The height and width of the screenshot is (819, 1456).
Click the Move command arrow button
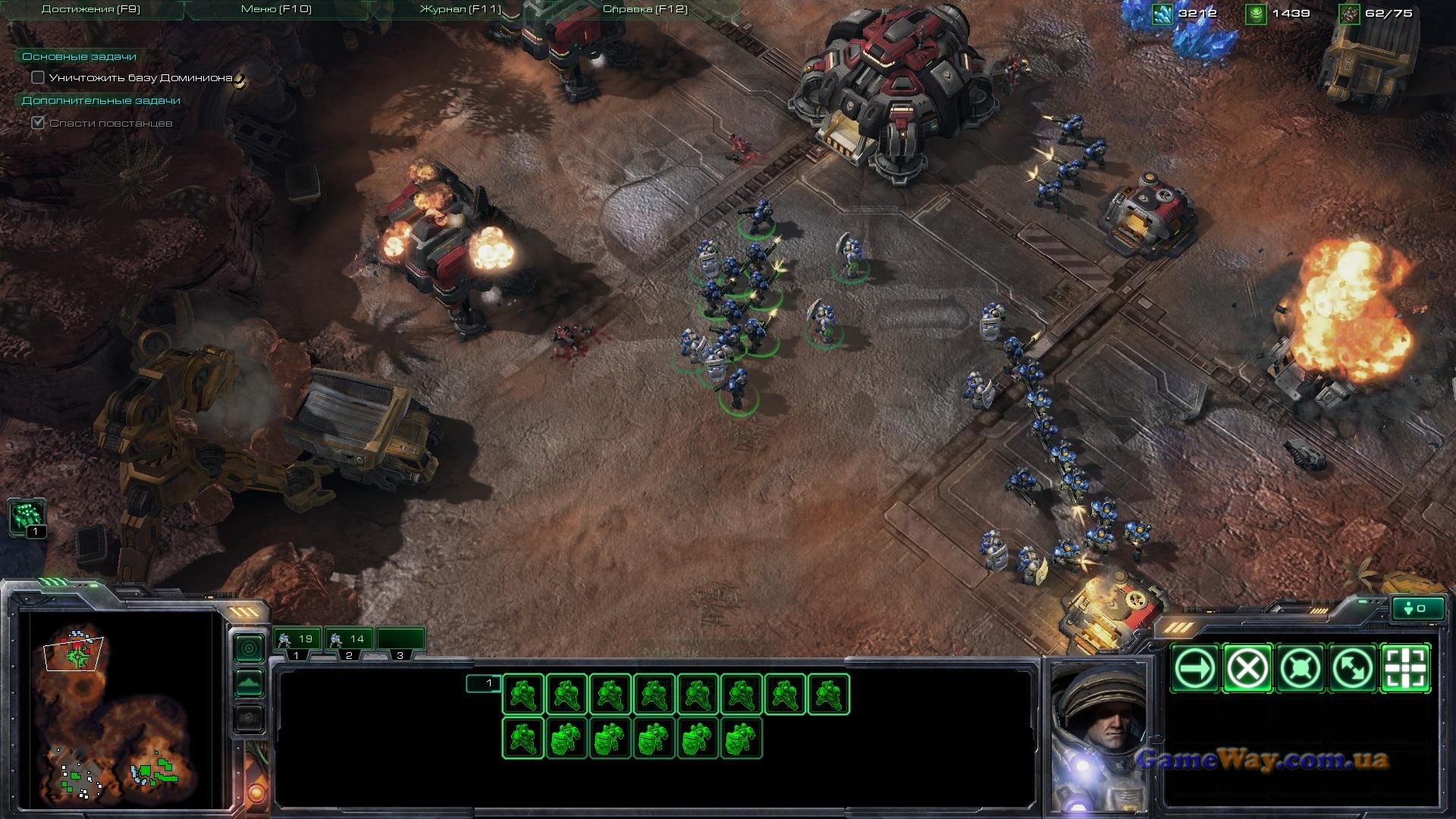point(1195,669)
